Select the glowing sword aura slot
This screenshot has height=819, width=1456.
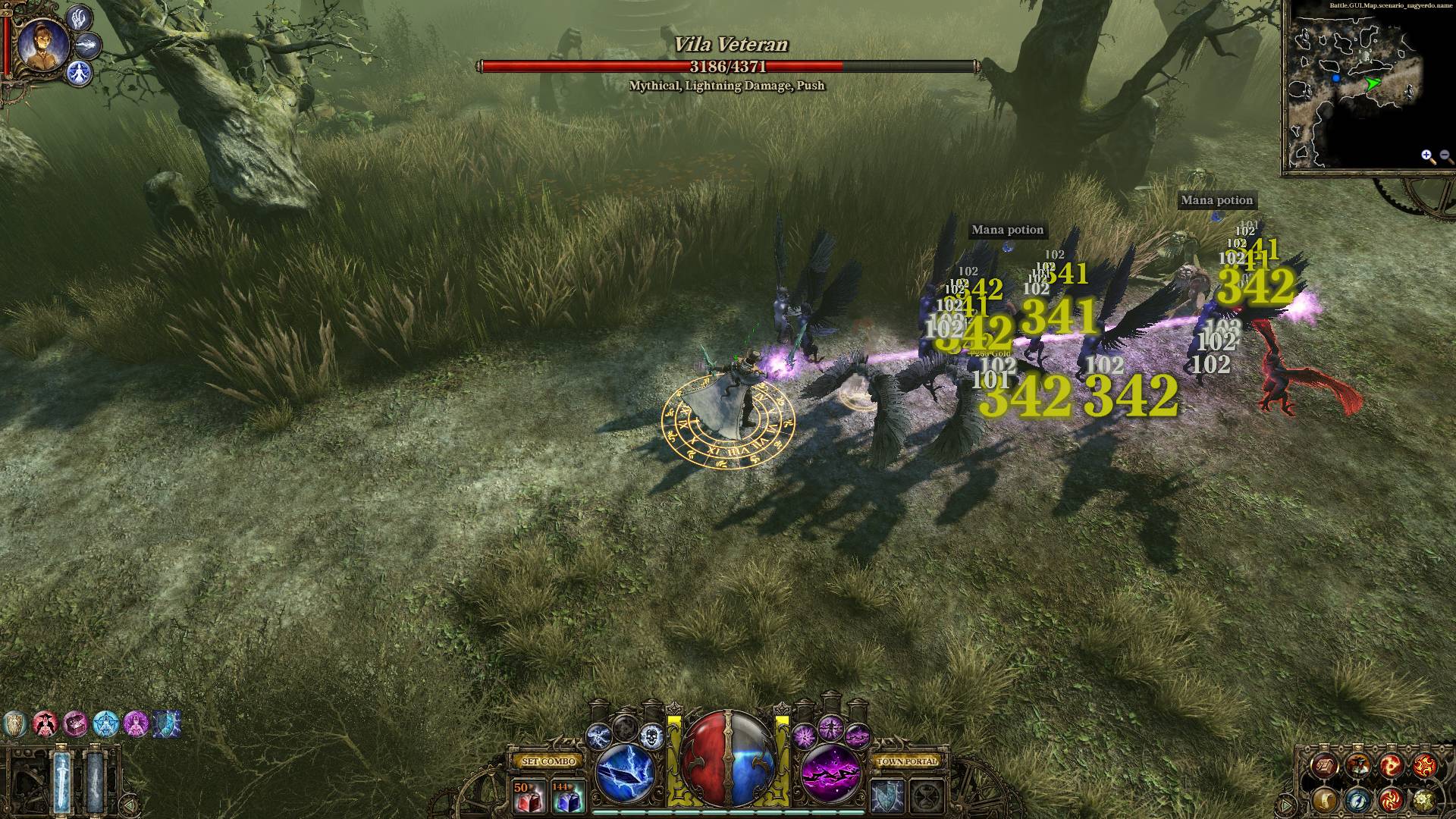(62, 780)
